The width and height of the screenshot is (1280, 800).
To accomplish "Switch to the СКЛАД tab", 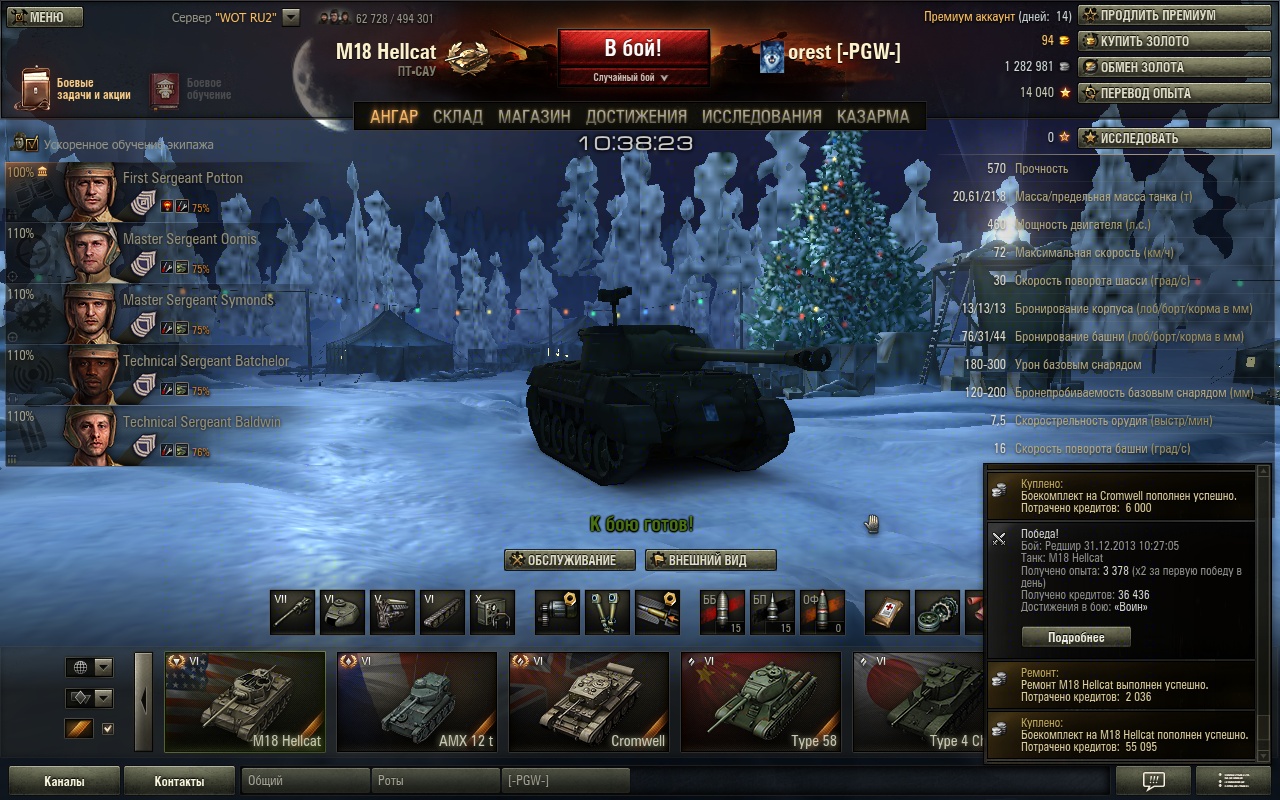I will click(x=457, y=116).
